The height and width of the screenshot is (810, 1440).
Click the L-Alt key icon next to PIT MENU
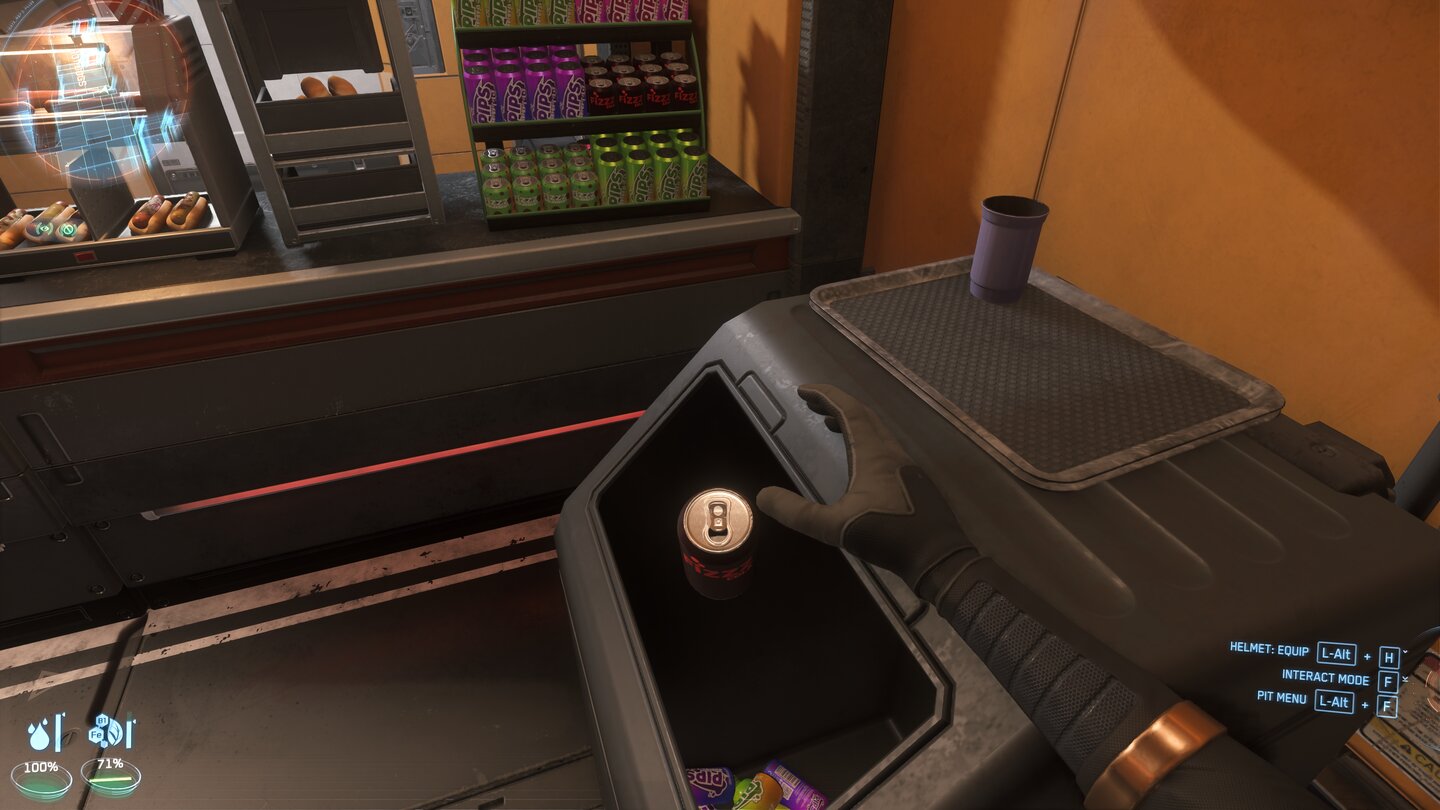(x=1332, y=702)
